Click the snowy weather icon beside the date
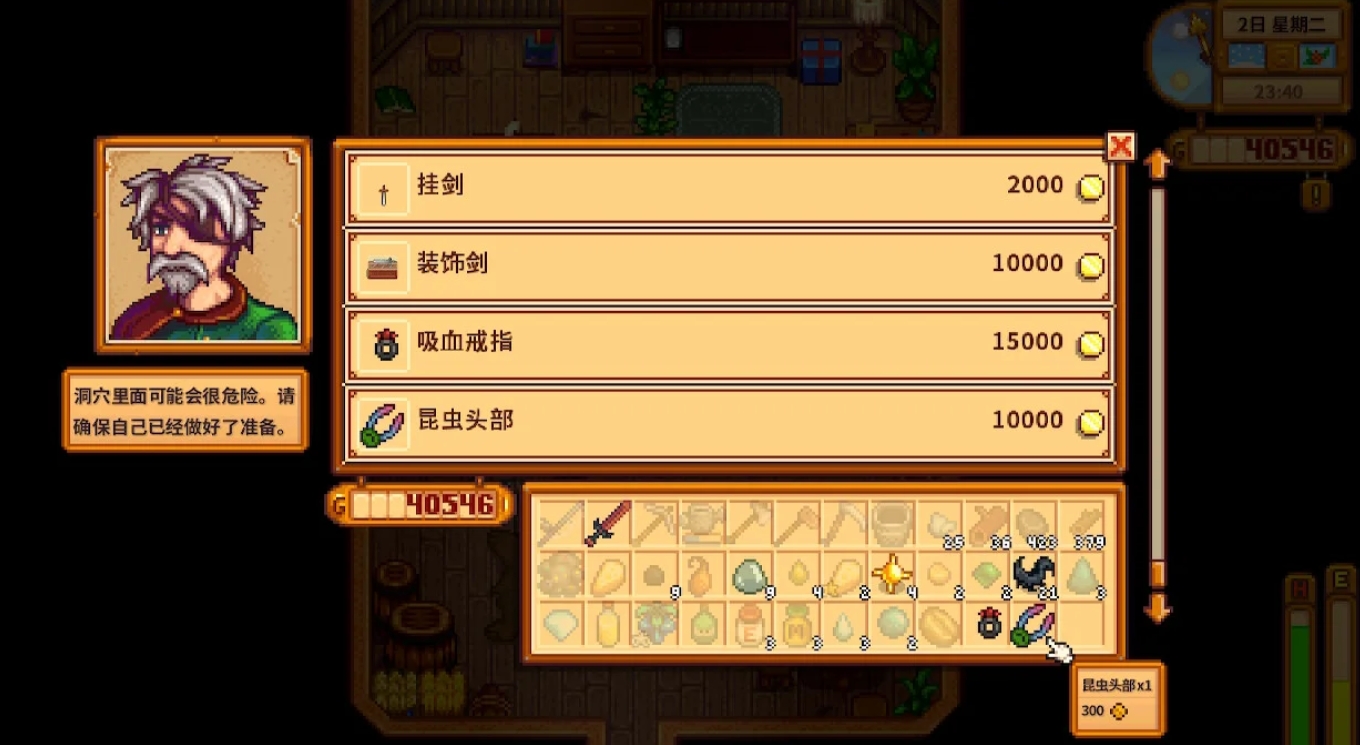Screen dimensions: 1360x745 point(1247,56)
